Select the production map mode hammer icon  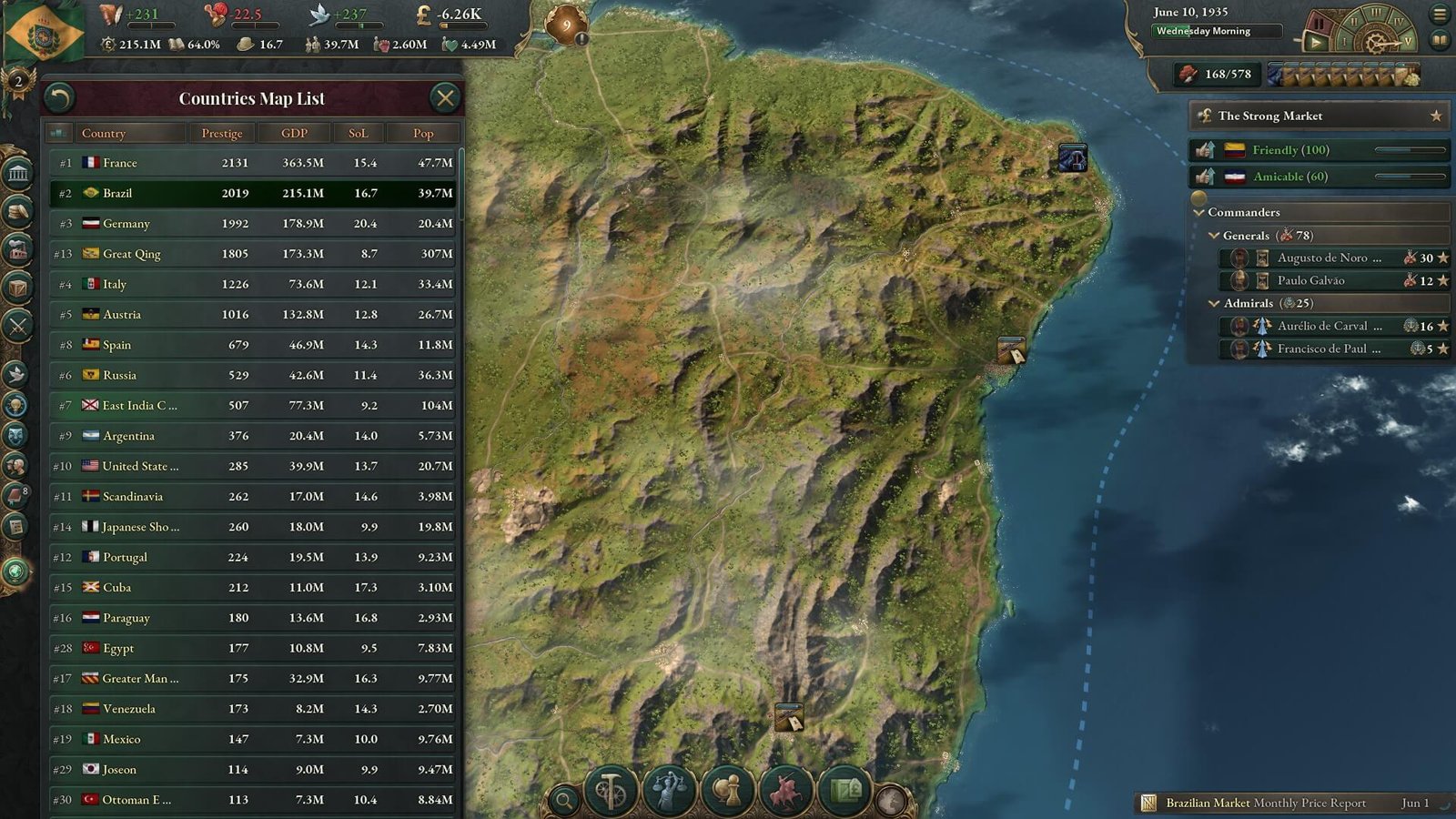point(609,791)
